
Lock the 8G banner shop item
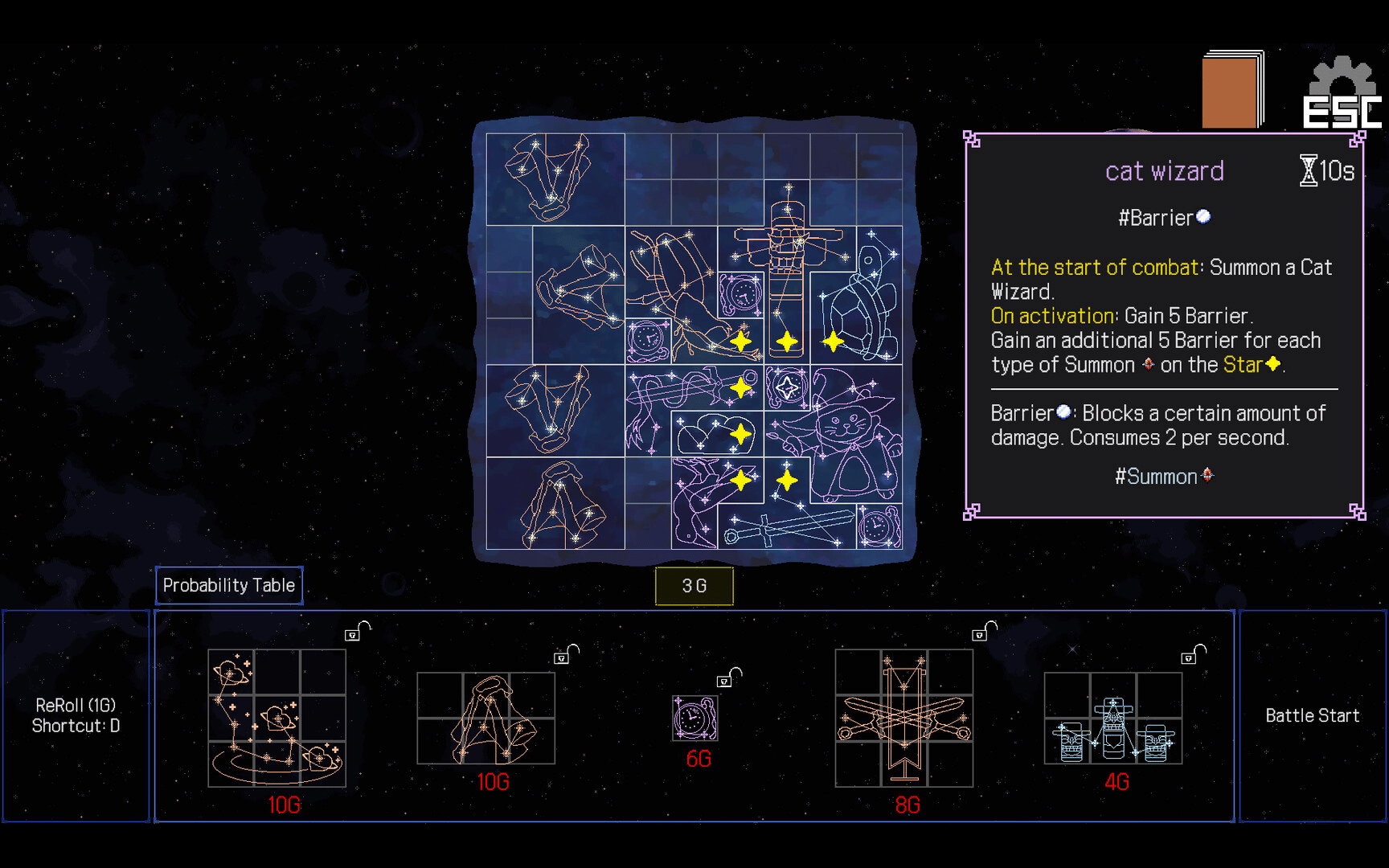[983, 632]
